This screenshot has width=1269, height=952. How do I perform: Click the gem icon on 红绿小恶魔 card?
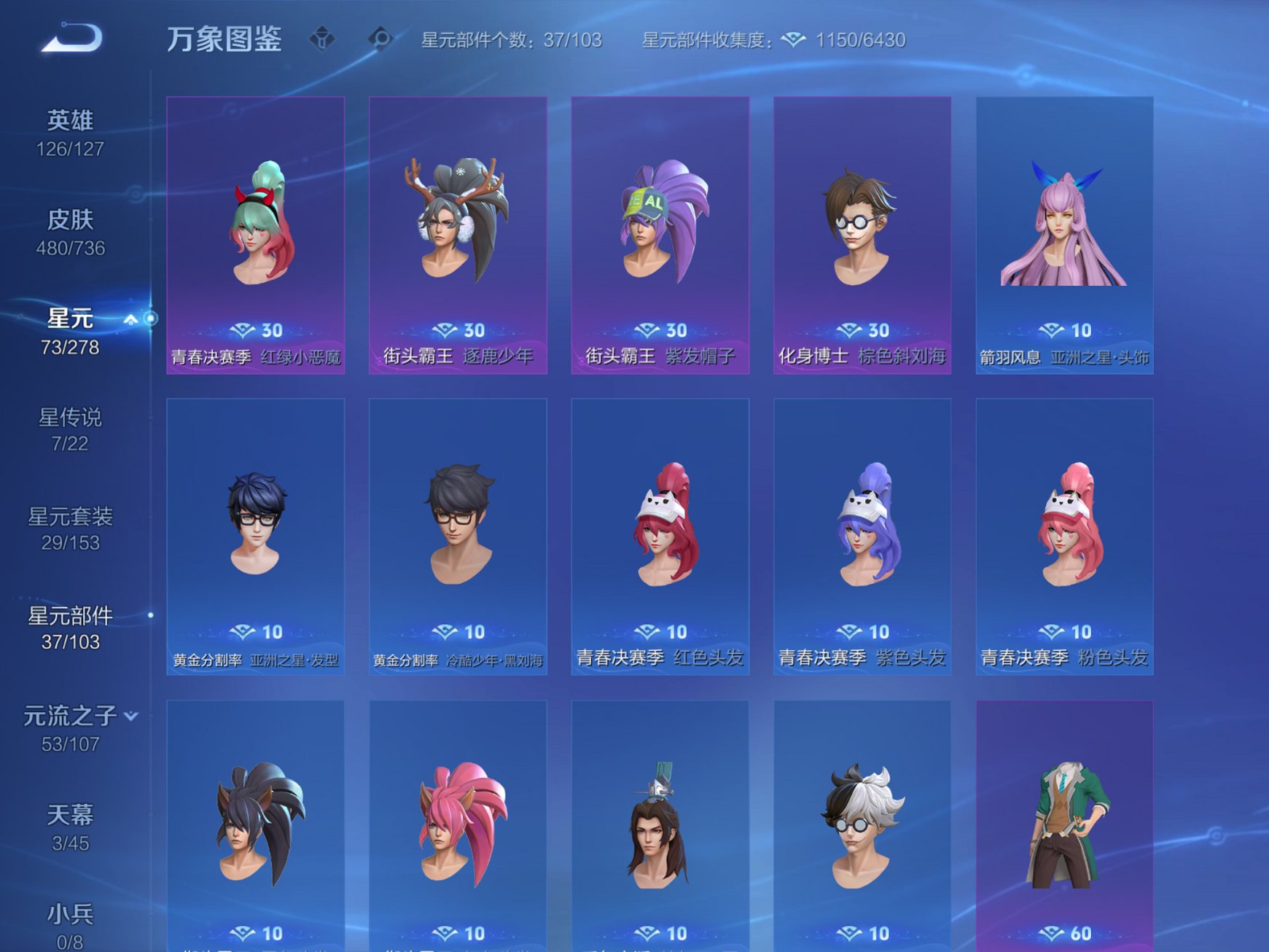pos(241,330)
